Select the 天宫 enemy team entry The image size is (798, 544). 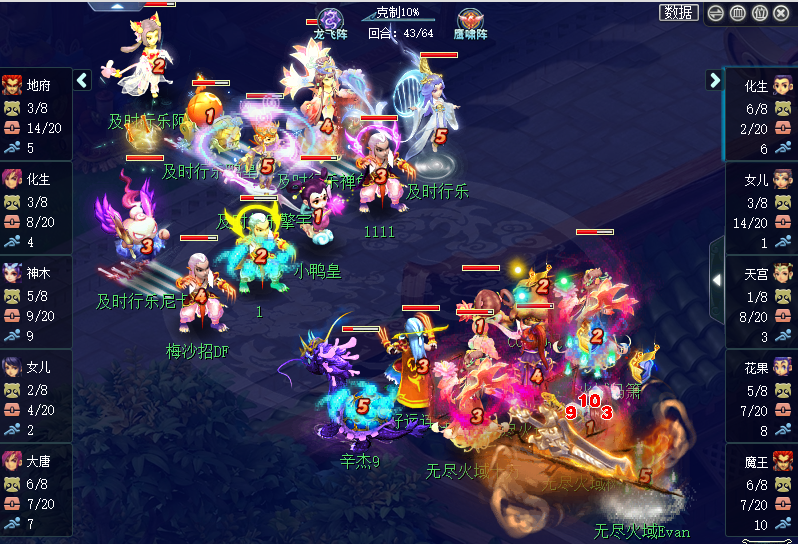(x=760, y=302)
